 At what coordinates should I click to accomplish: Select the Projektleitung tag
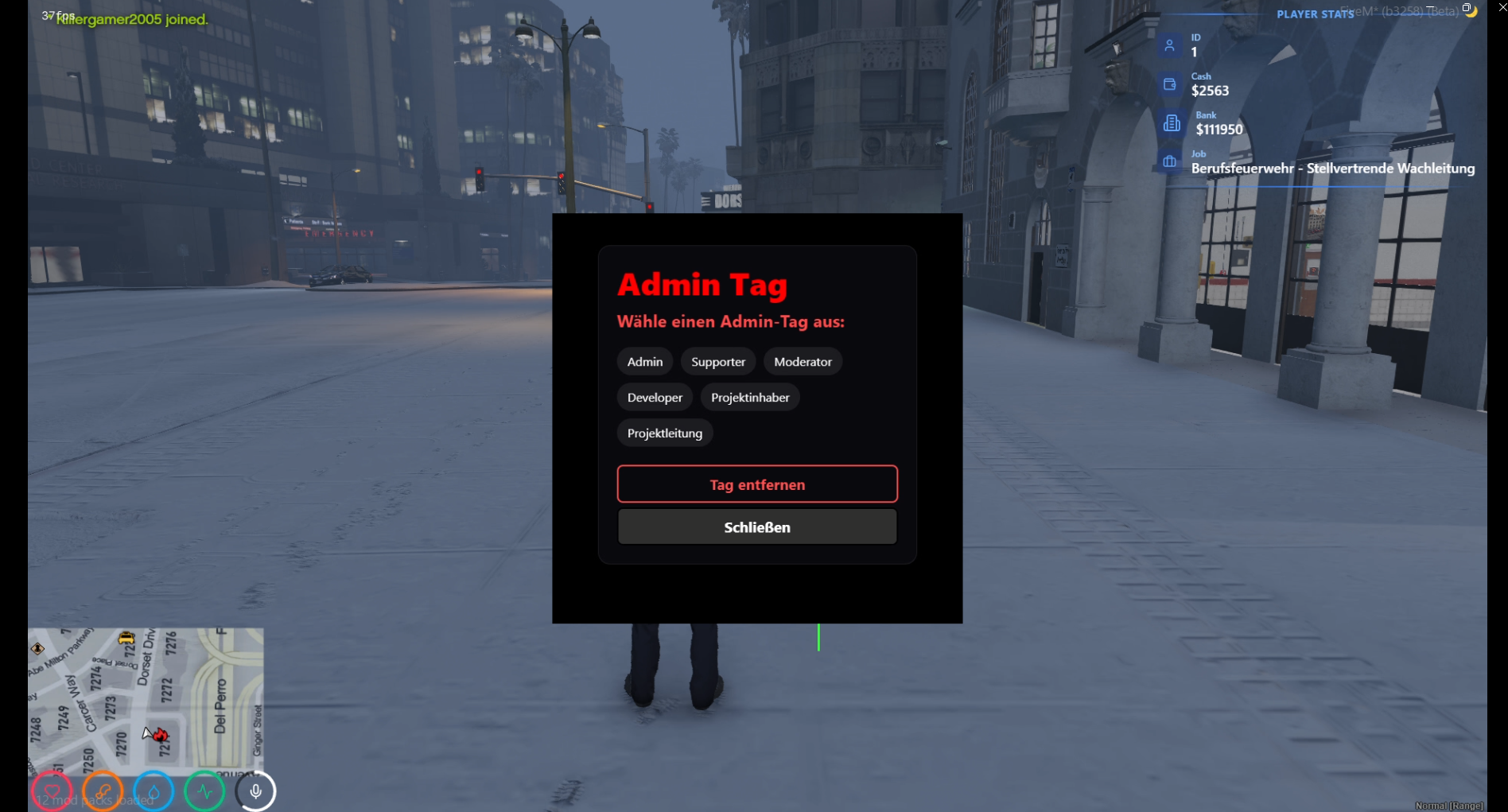[x=664, y=433]
